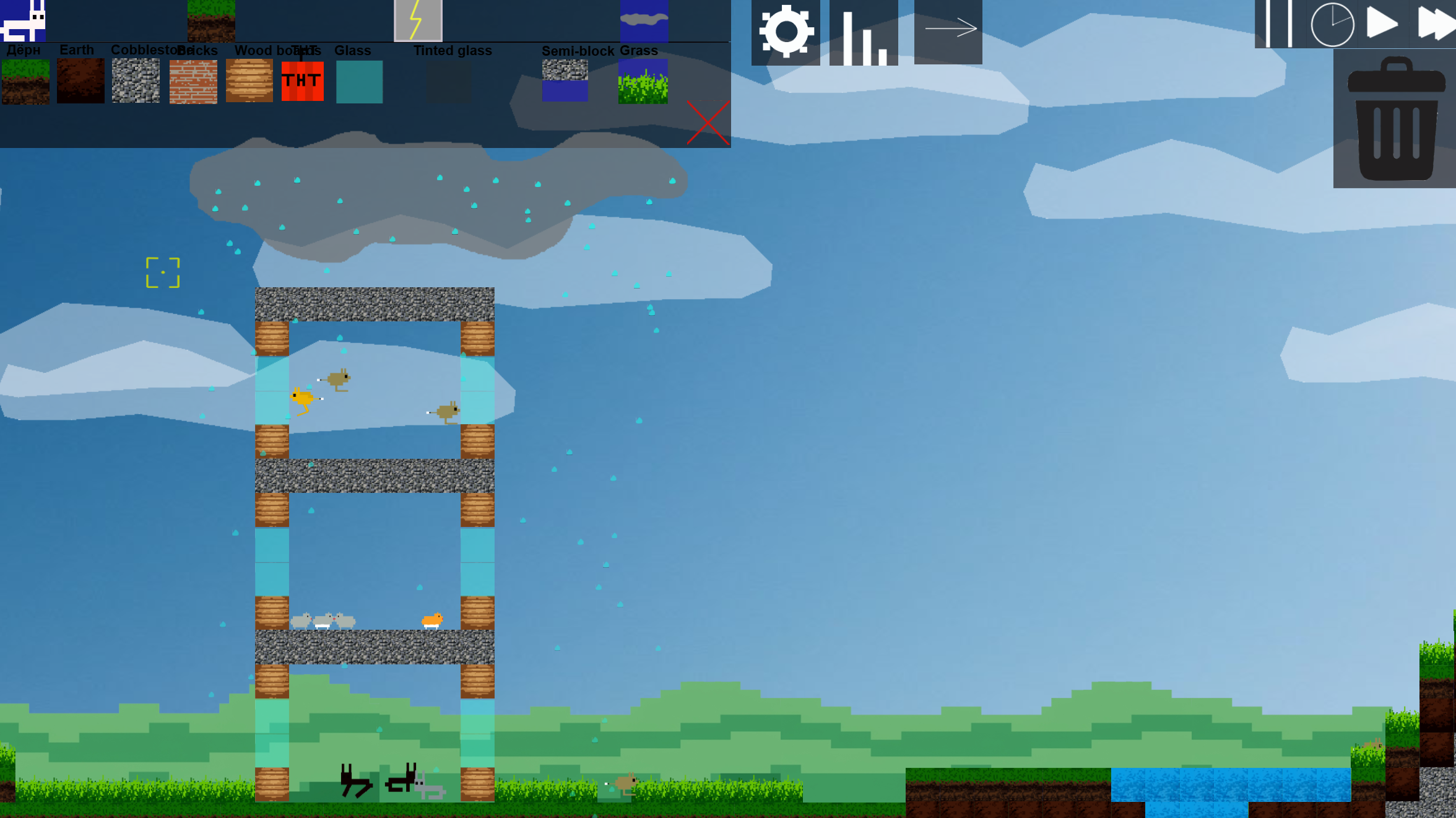1456x818 pixels.
Task: Resume simulation with play button
Action: click(1382, 26)
